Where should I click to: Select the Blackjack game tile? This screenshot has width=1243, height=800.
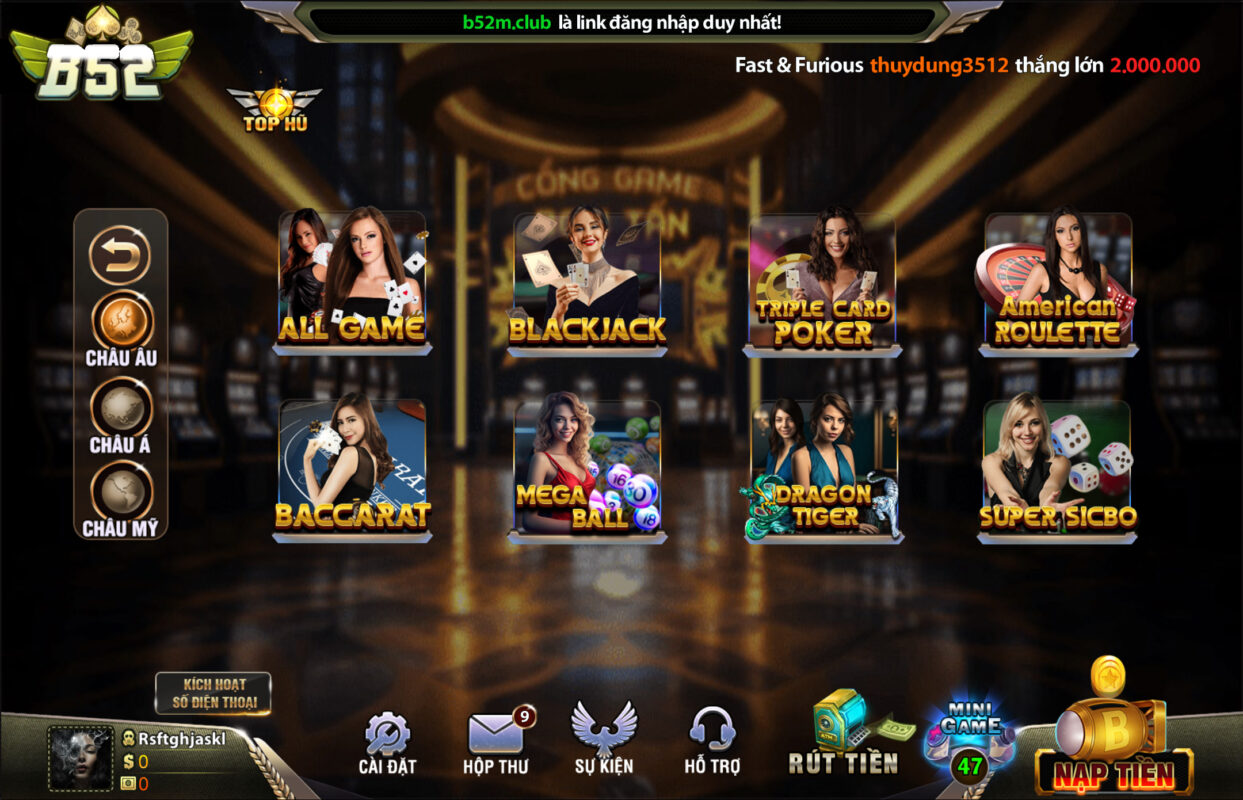click(587, 280)
